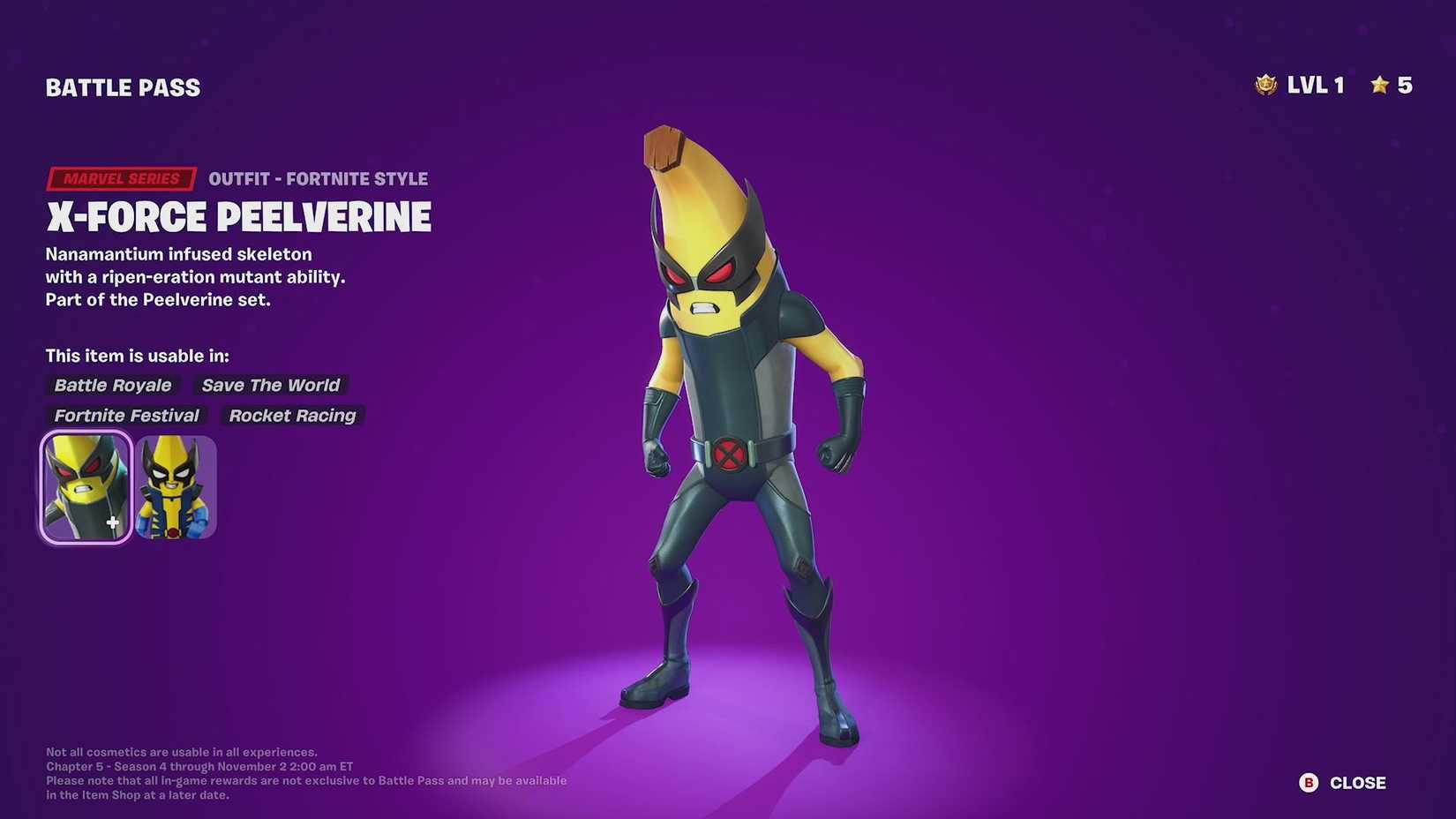Enable the Rocket Racing usability tag

(292, 416)
